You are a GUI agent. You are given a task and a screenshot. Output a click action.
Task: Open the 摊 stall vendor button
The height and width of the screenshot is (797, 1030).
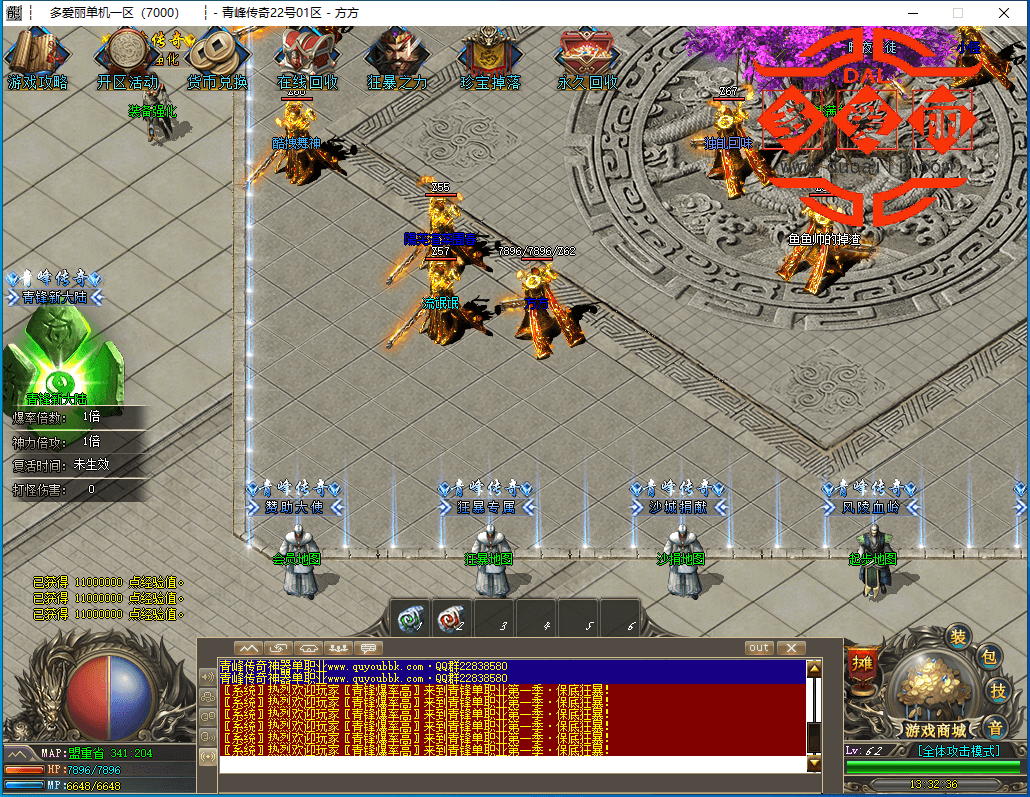[x=861, y=661]
